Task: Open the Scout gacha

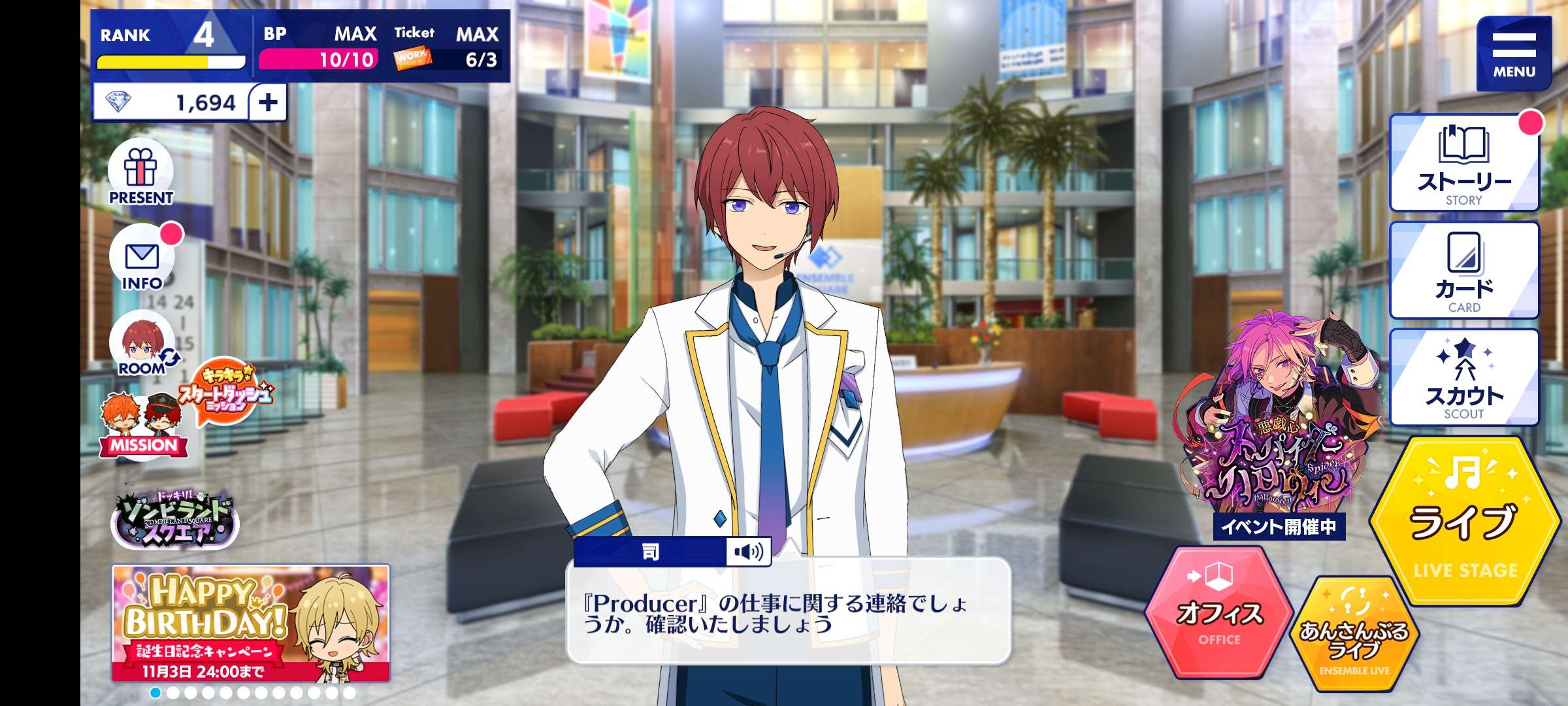Action: 1463,378
